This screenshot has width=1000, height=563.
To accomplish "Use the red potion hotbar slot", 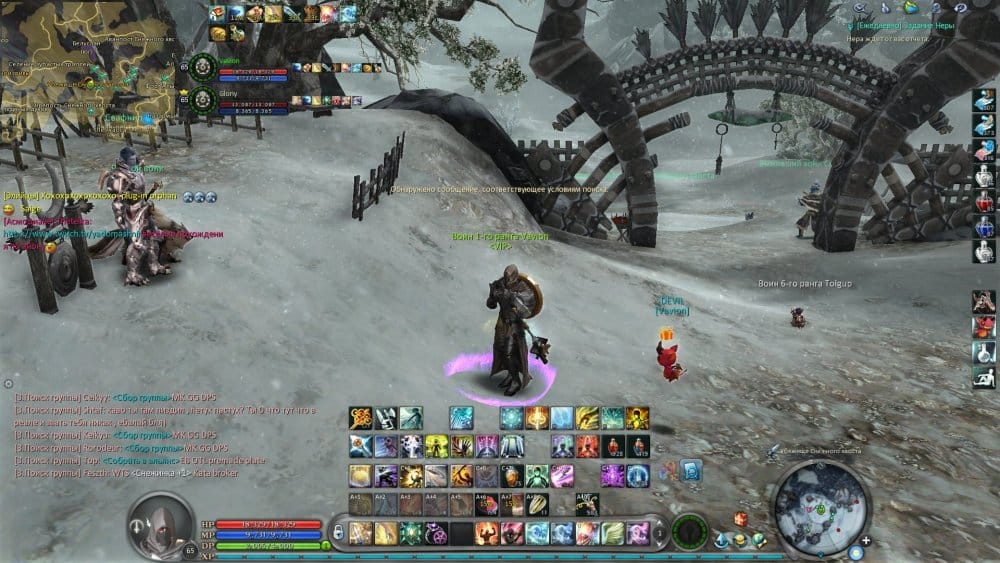I will coord(612,446).
